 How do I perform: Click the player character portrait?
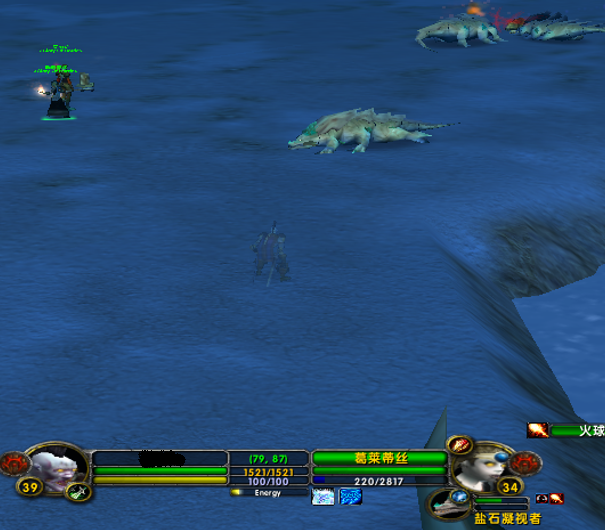[56, 468]
